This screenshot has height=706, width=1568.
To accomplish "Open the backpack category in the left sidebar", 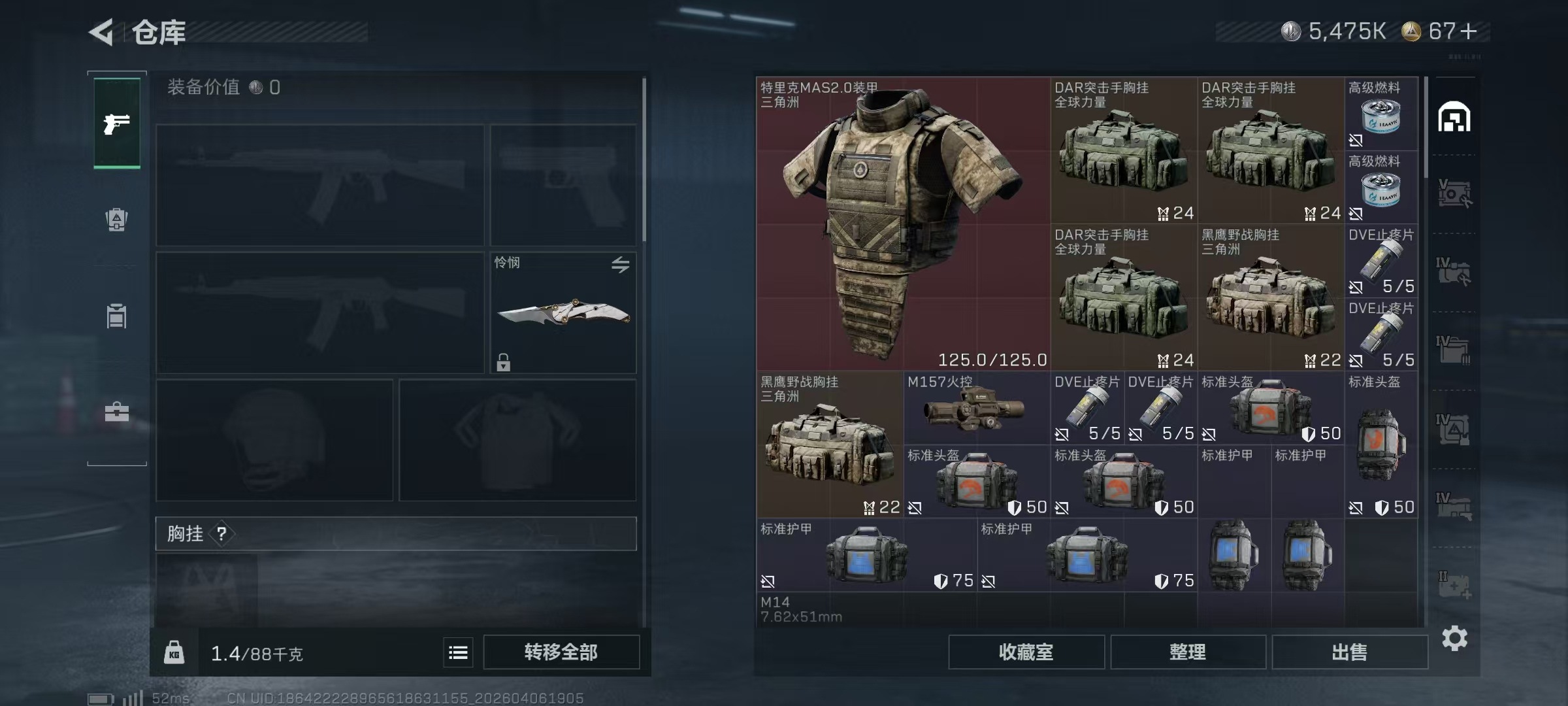I will pyautogui.click(x=116, y=220).
